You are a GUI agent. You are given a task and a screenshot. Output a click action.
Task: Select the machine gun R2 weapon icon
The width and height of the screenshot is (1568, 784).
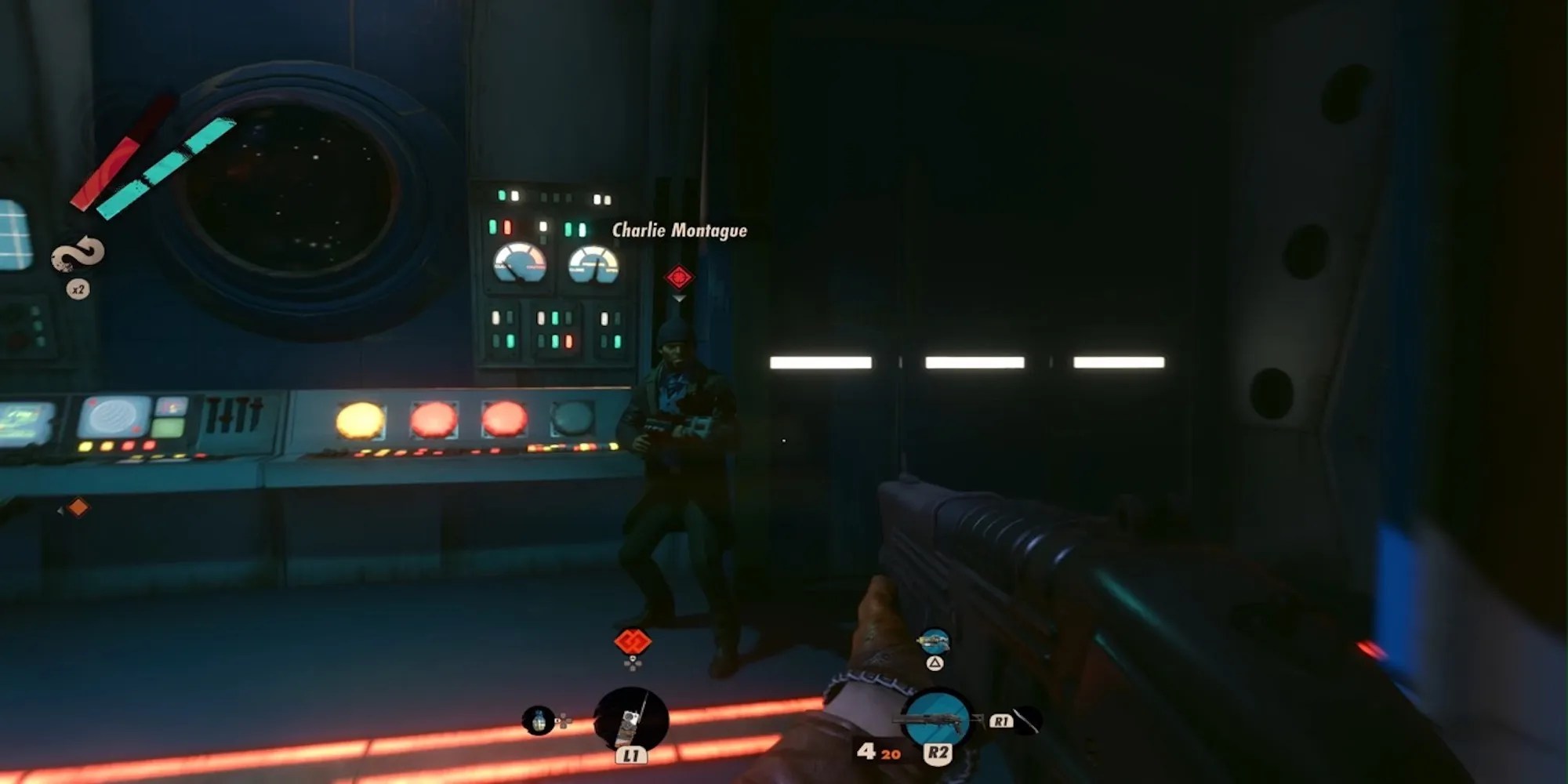(x=938, y=718)
